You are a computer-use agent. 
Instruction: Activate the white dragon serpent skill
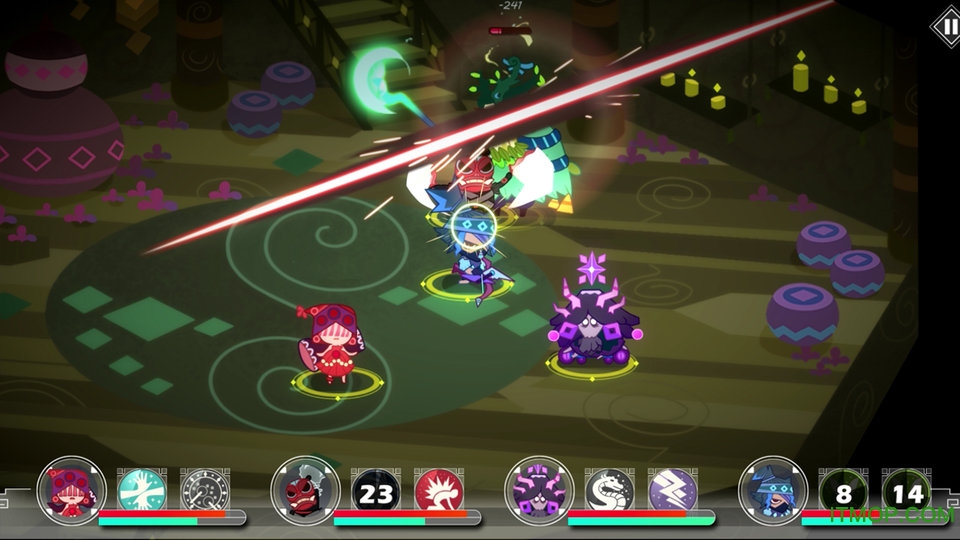point(609,491)
